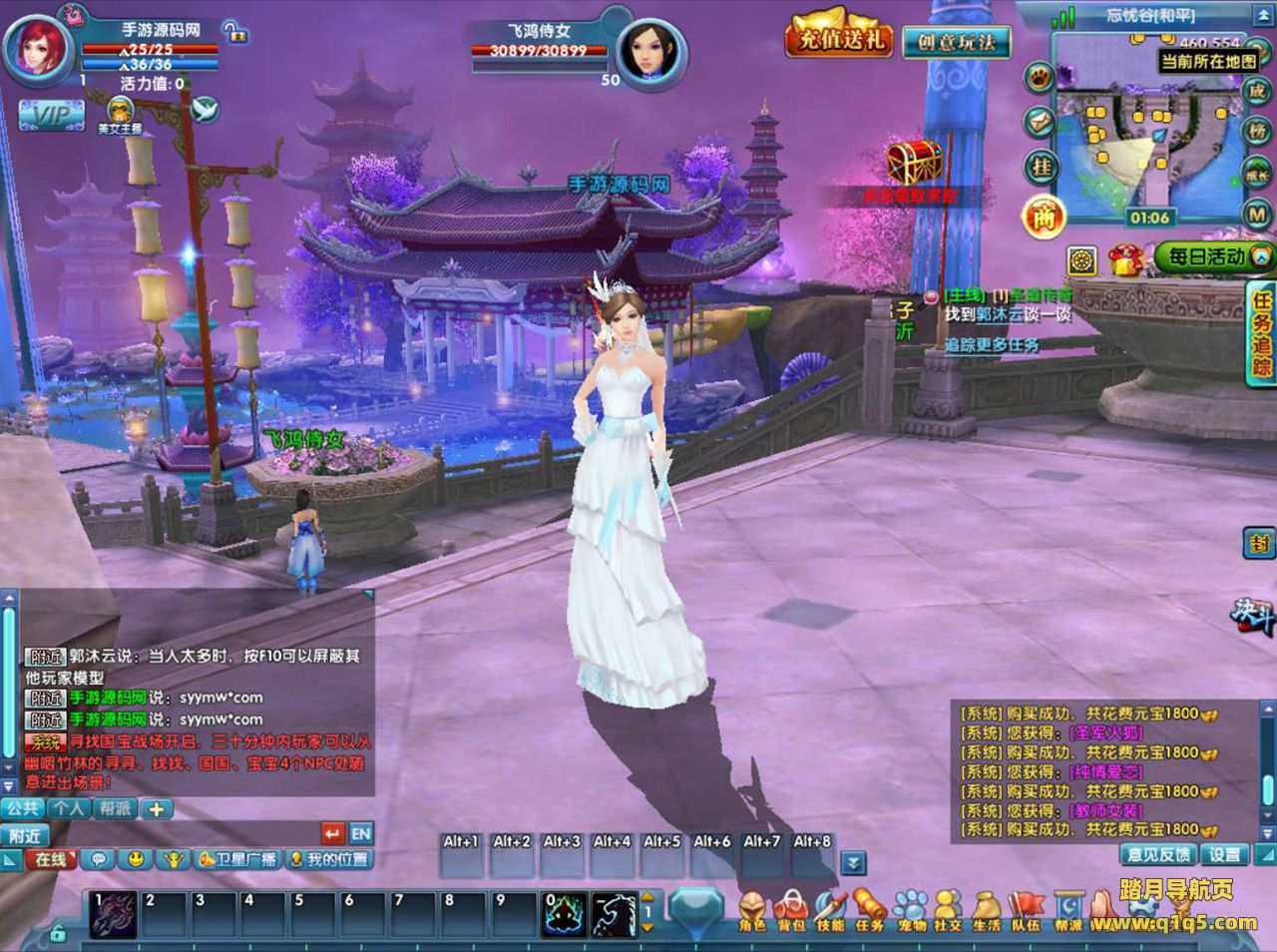The height and width of the screenshot is (952, 1277).
Task: Open the 充值送礼 recharge gift button
Action: (x=838, y=40)
